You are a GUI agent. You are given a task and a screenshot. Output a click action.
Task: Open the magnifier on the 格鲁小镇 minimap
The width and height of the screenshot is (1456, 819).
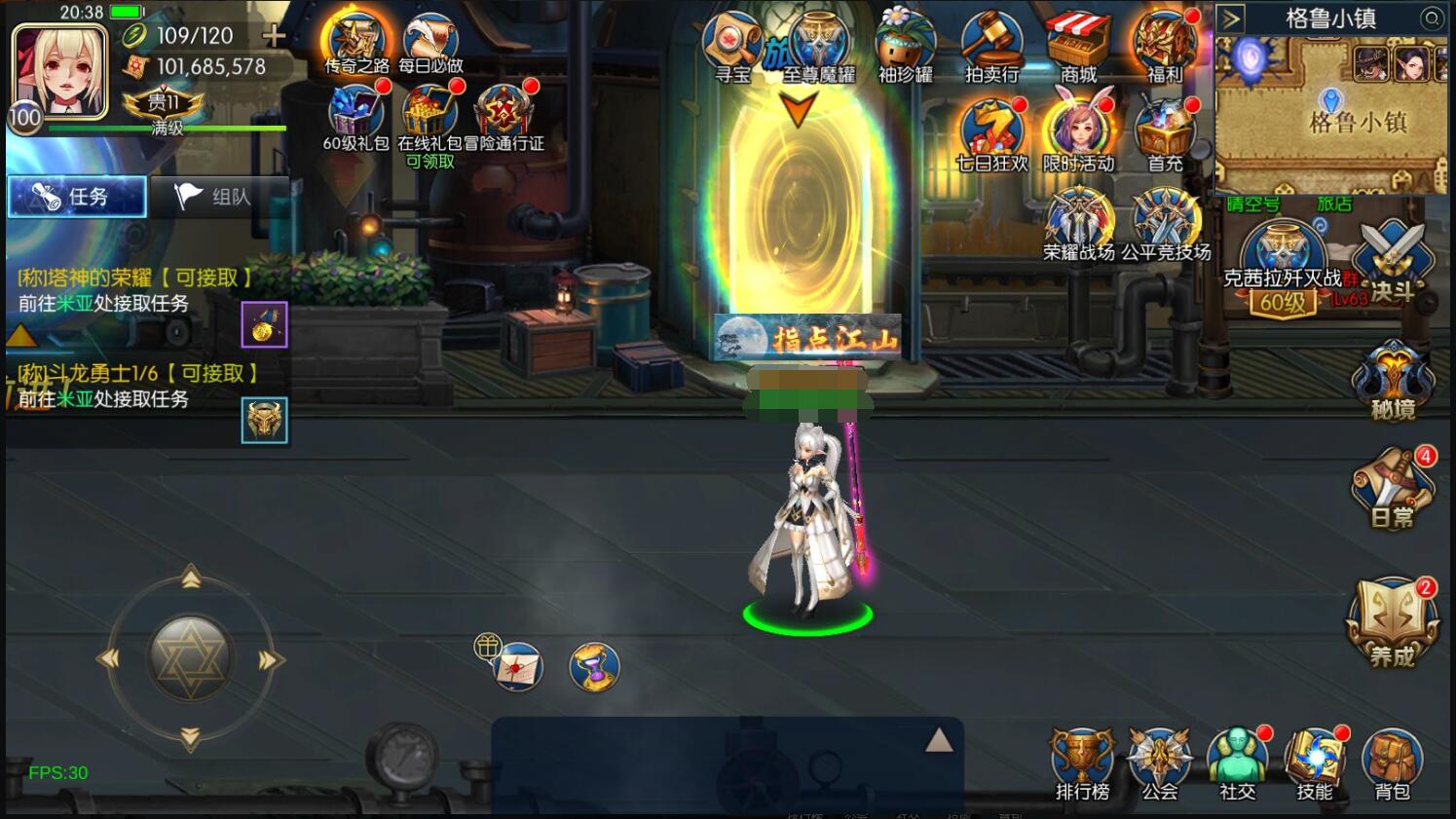point(1433,19)
